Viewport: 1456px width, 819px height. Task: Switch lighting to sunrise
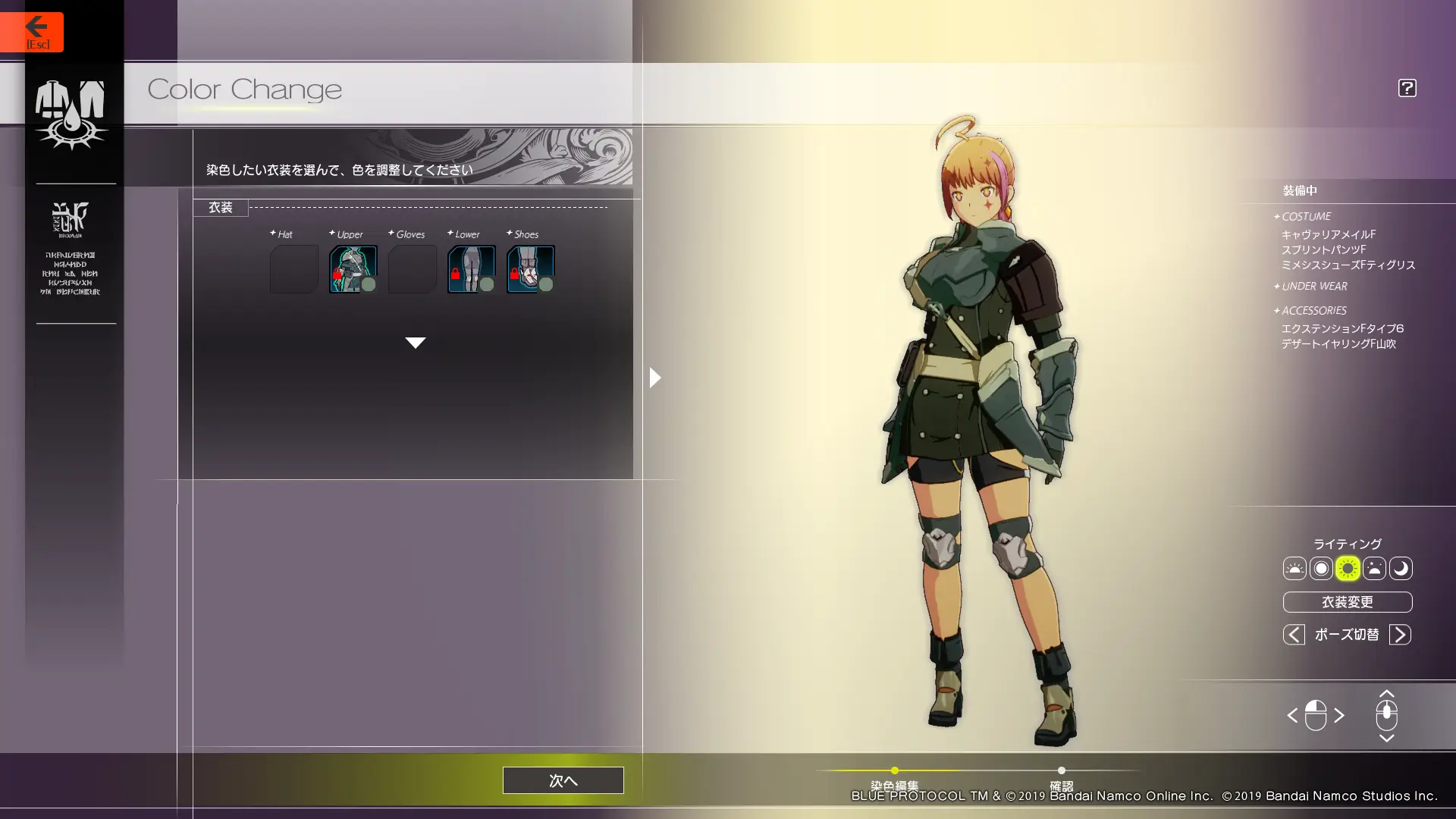coord(1294,569)
